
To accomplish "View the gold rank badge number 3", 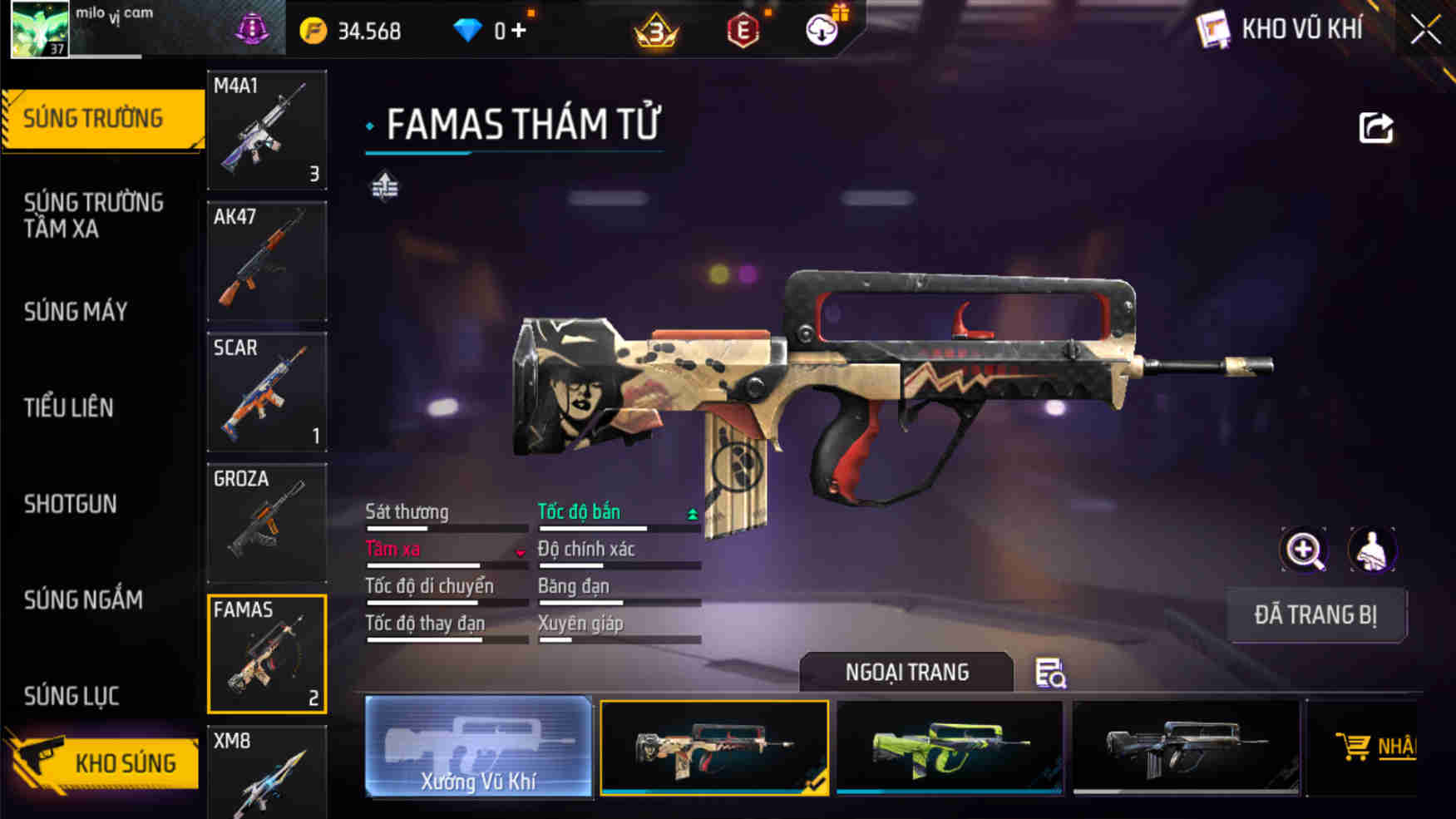I will (x=654, y=30).
